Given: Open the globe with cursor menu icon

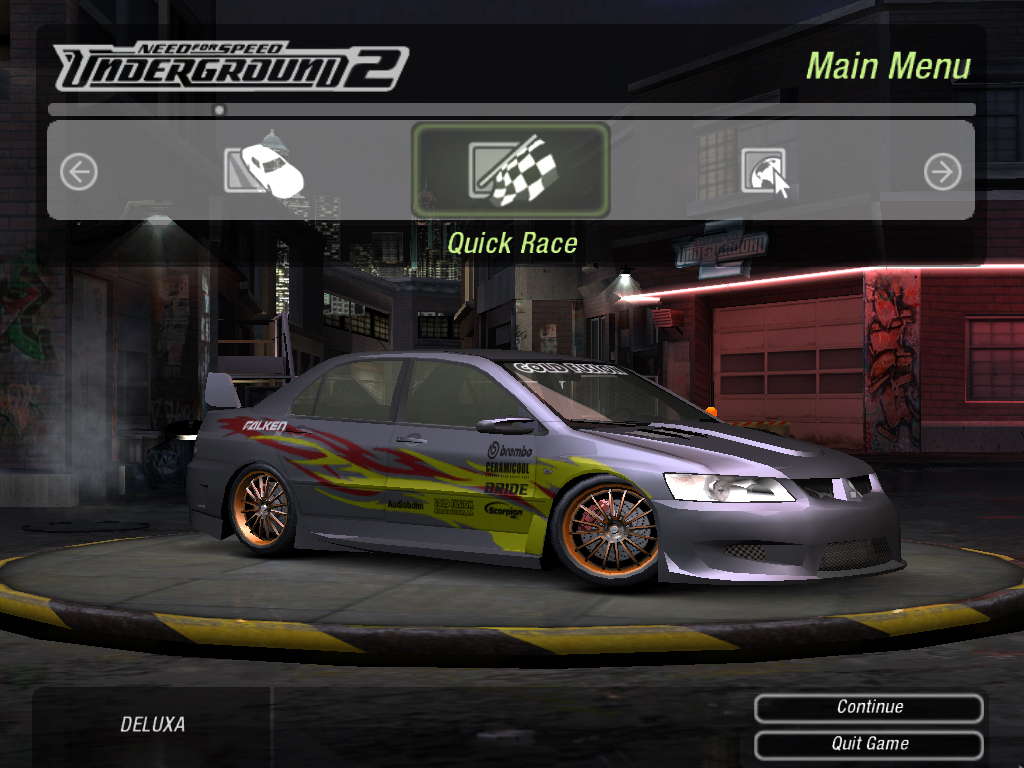Looking at the screenshot, I should (x=764, y=172).
